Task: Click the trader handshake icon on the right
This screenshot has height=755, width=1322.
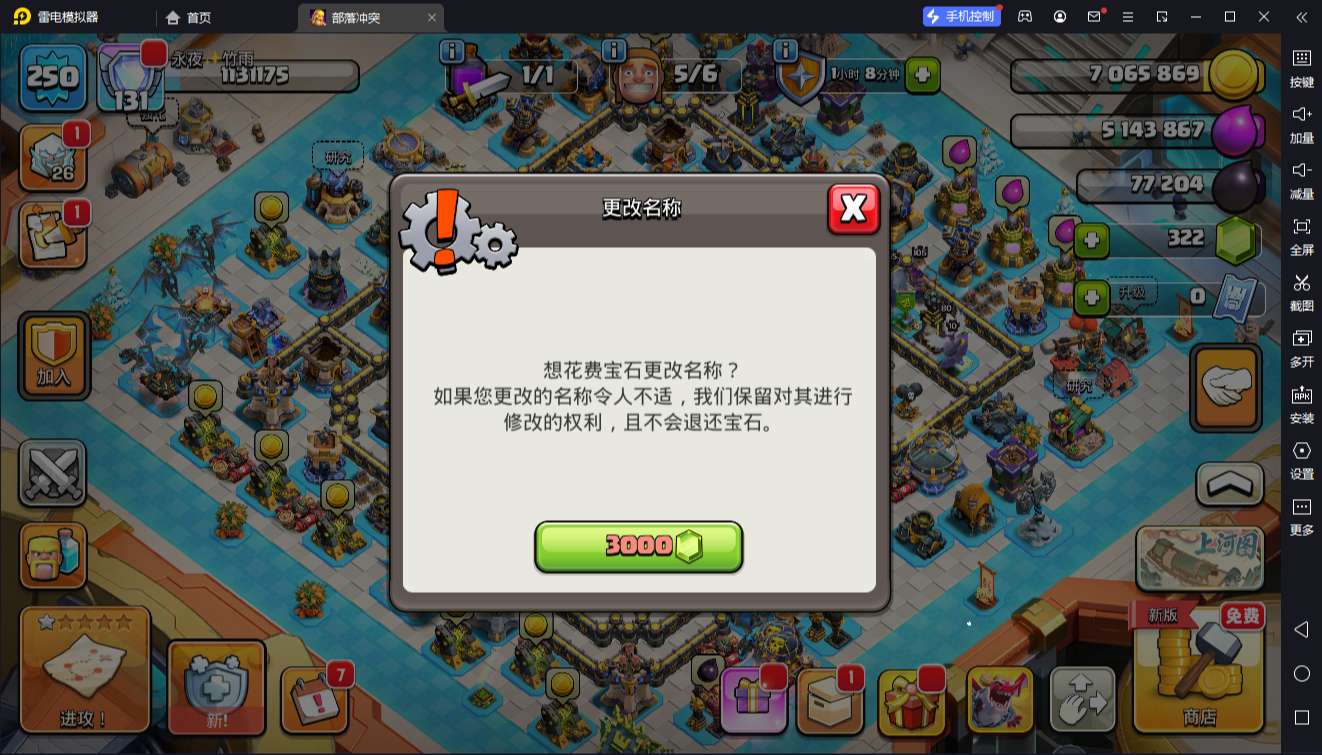Action: pos(1227,387)
